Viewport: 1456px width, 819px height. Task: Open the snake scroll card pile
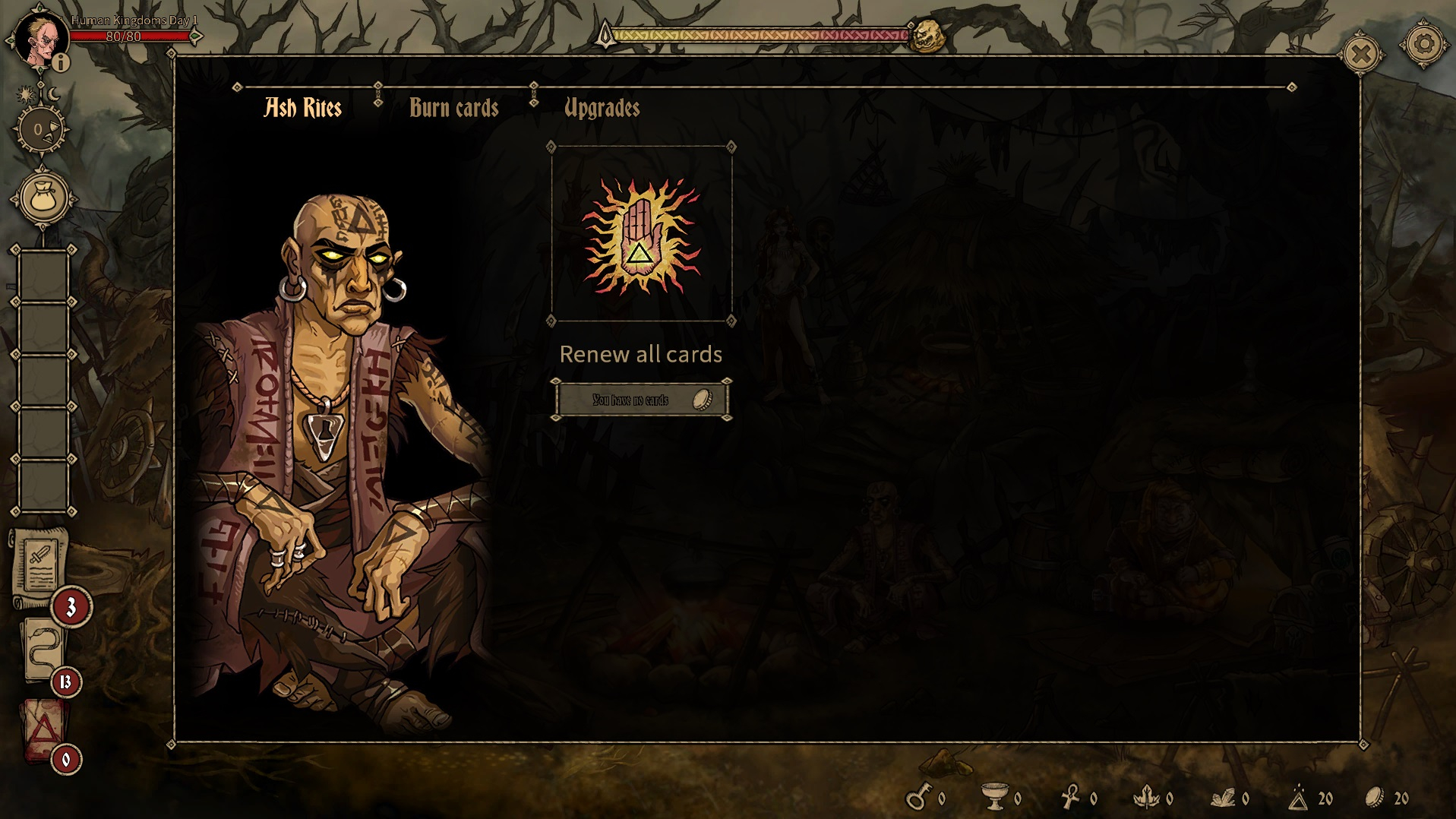pyautogui.click(x=43, y=650)
